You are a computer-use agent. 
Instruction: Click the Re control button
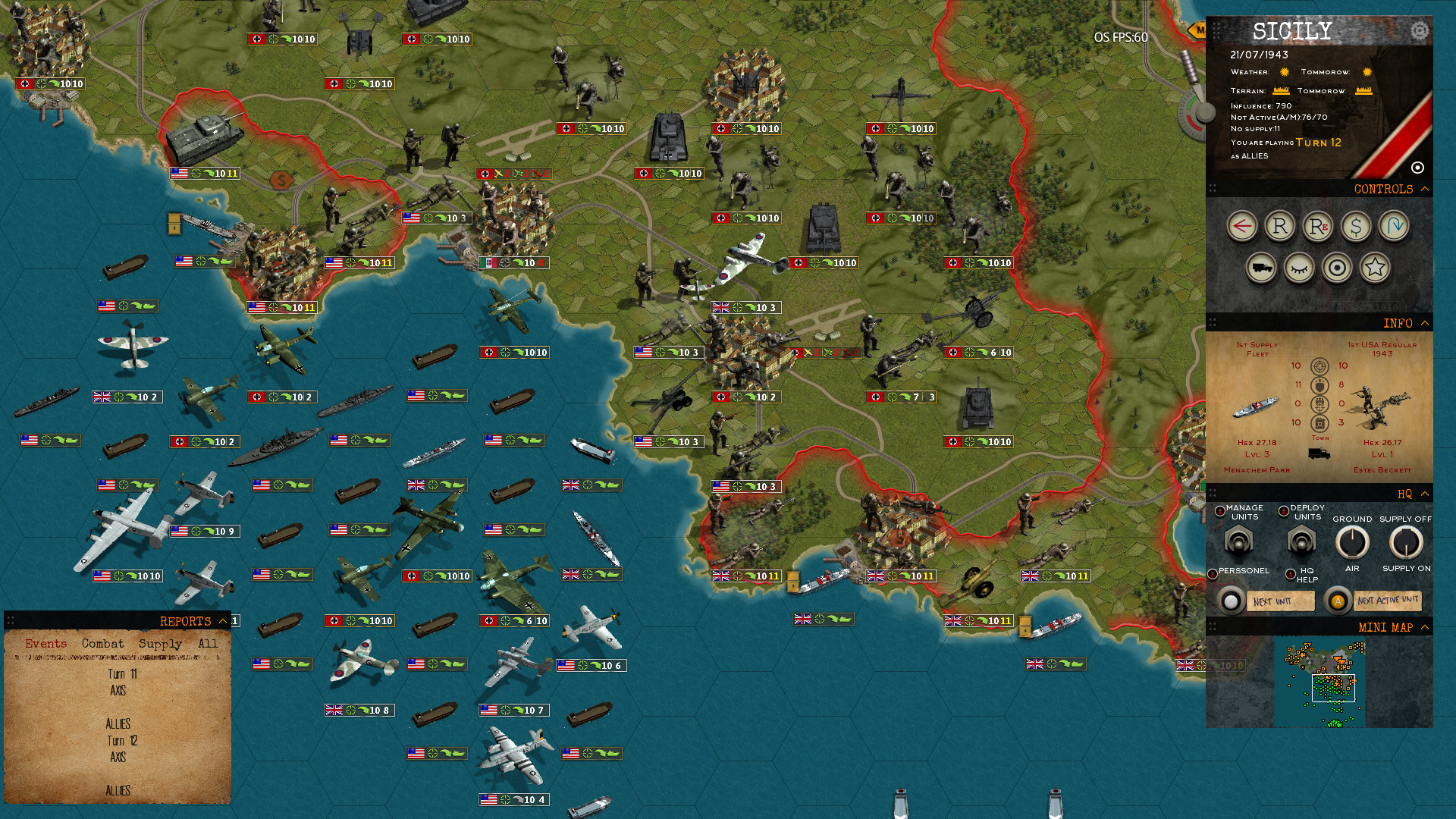(1318, 226)
